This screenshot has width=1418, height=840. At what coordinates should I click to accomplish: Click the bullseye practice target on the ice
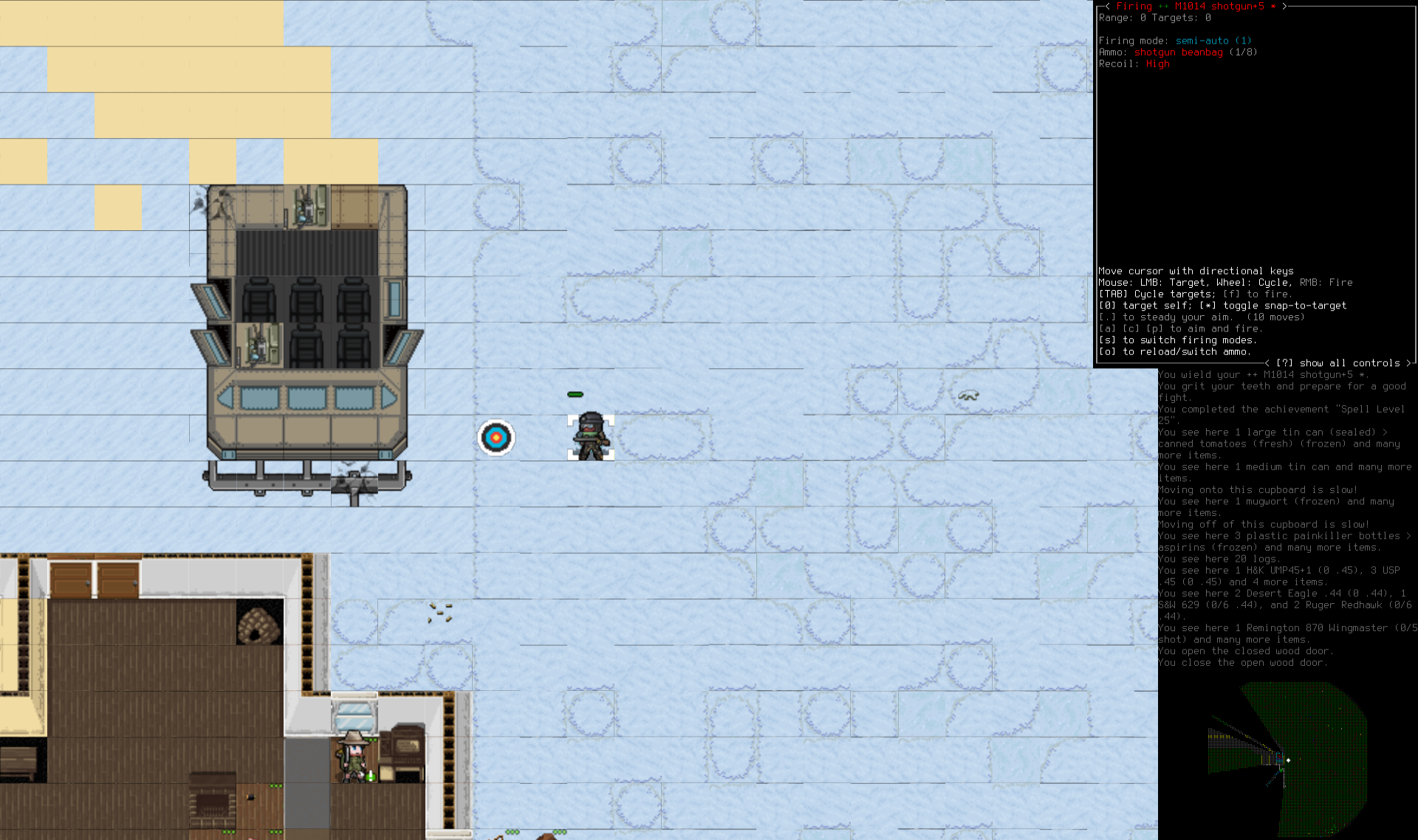[497, 436]
